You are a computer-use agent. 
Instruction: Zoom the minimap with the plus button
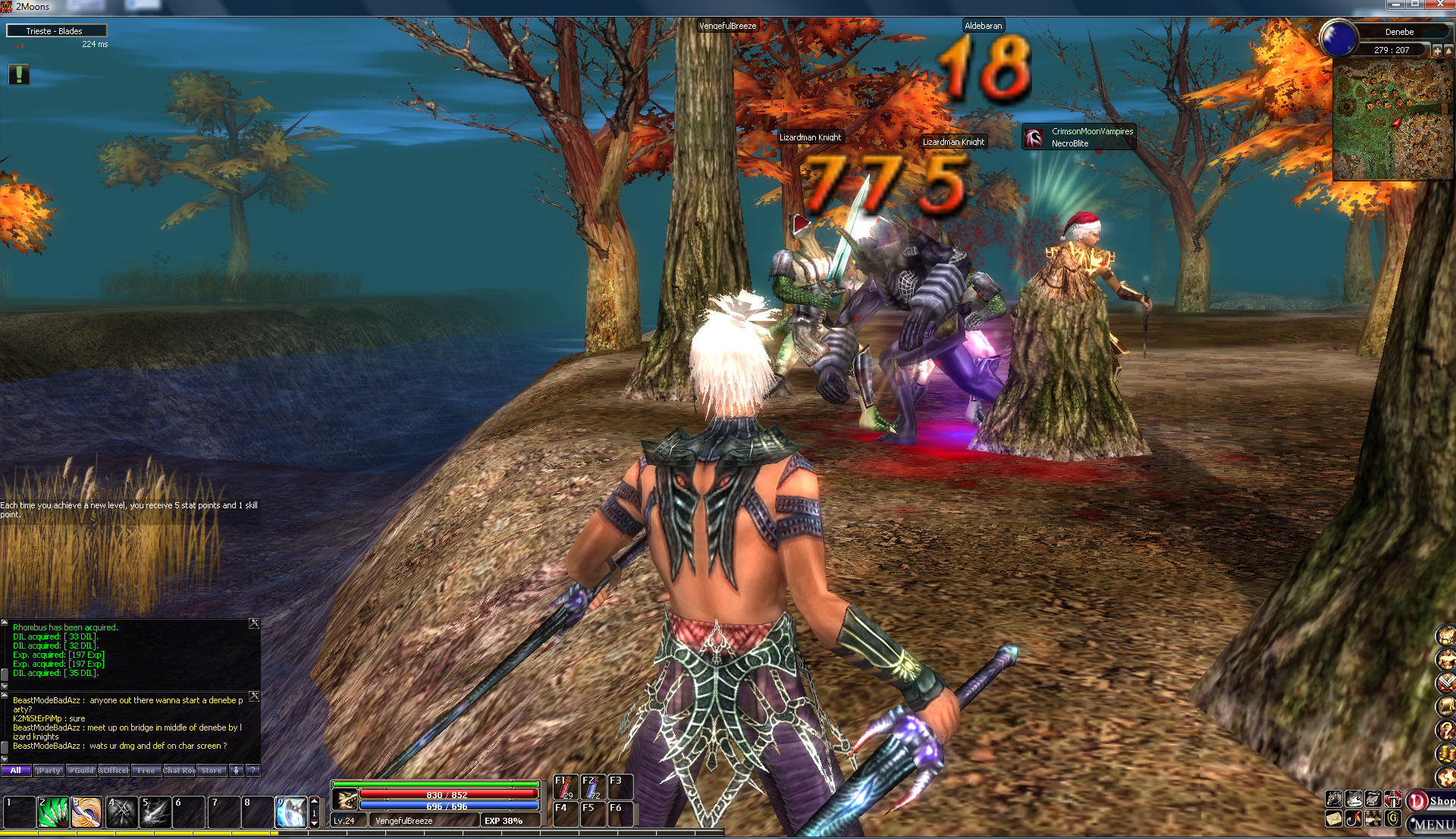coord(1436,51)
